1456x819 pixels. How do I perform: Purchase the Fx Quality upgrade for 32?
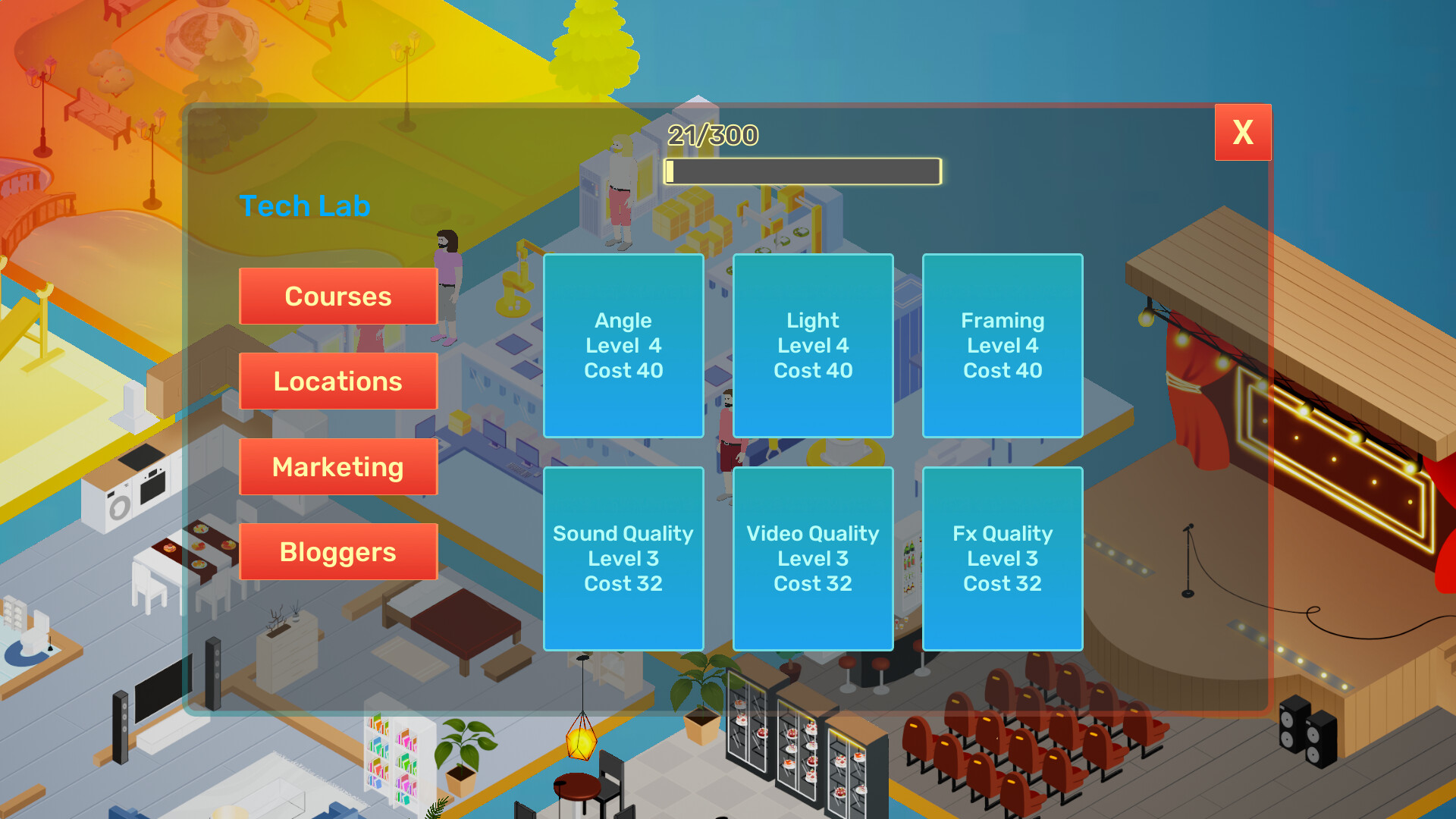(x=1003, y=559)
